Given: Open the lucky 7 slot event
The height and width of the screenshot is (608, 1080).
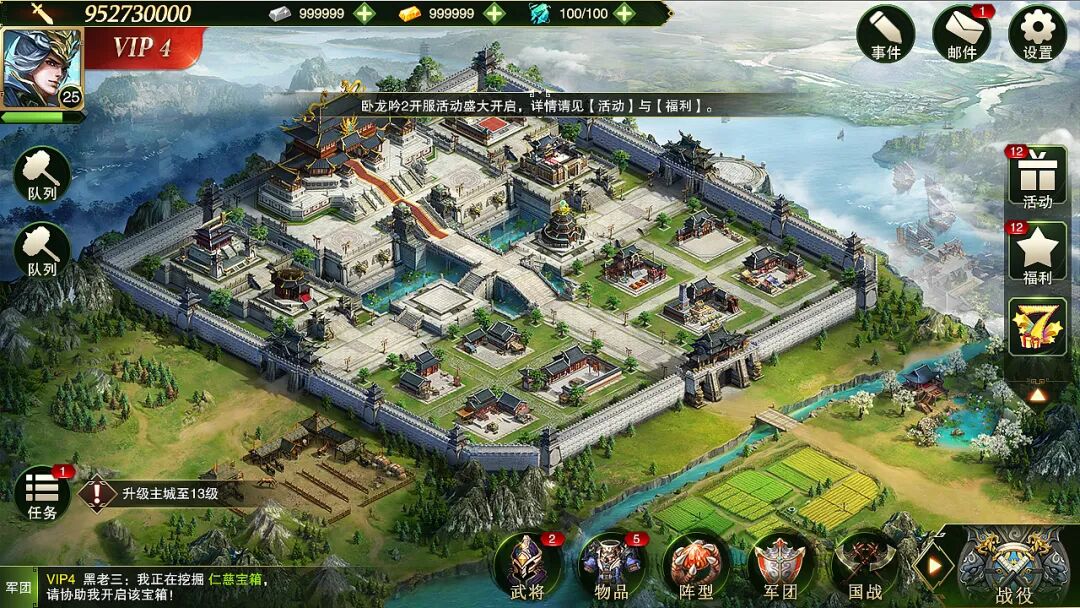Looking at the screenshot, I should (1037, 326).
